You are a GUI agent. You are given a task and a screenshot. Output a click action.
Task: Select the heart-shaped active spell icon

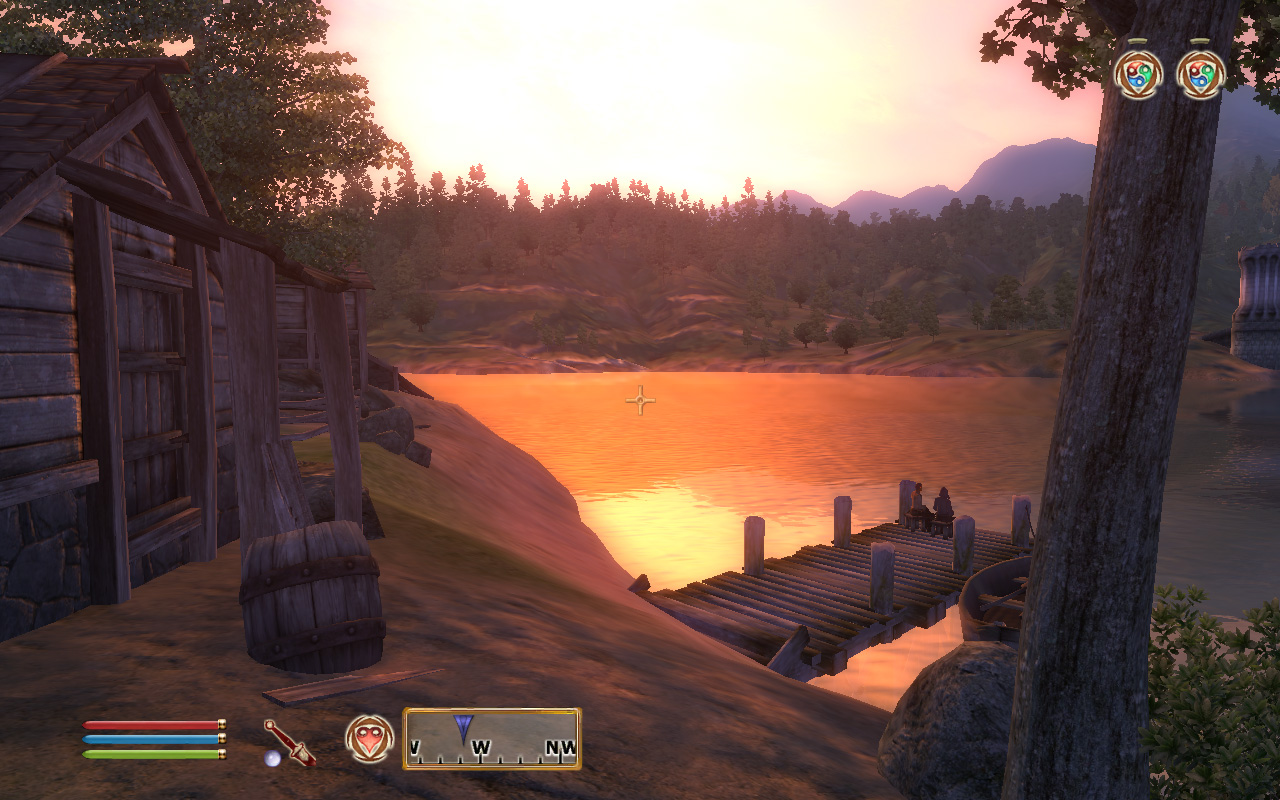369,739
